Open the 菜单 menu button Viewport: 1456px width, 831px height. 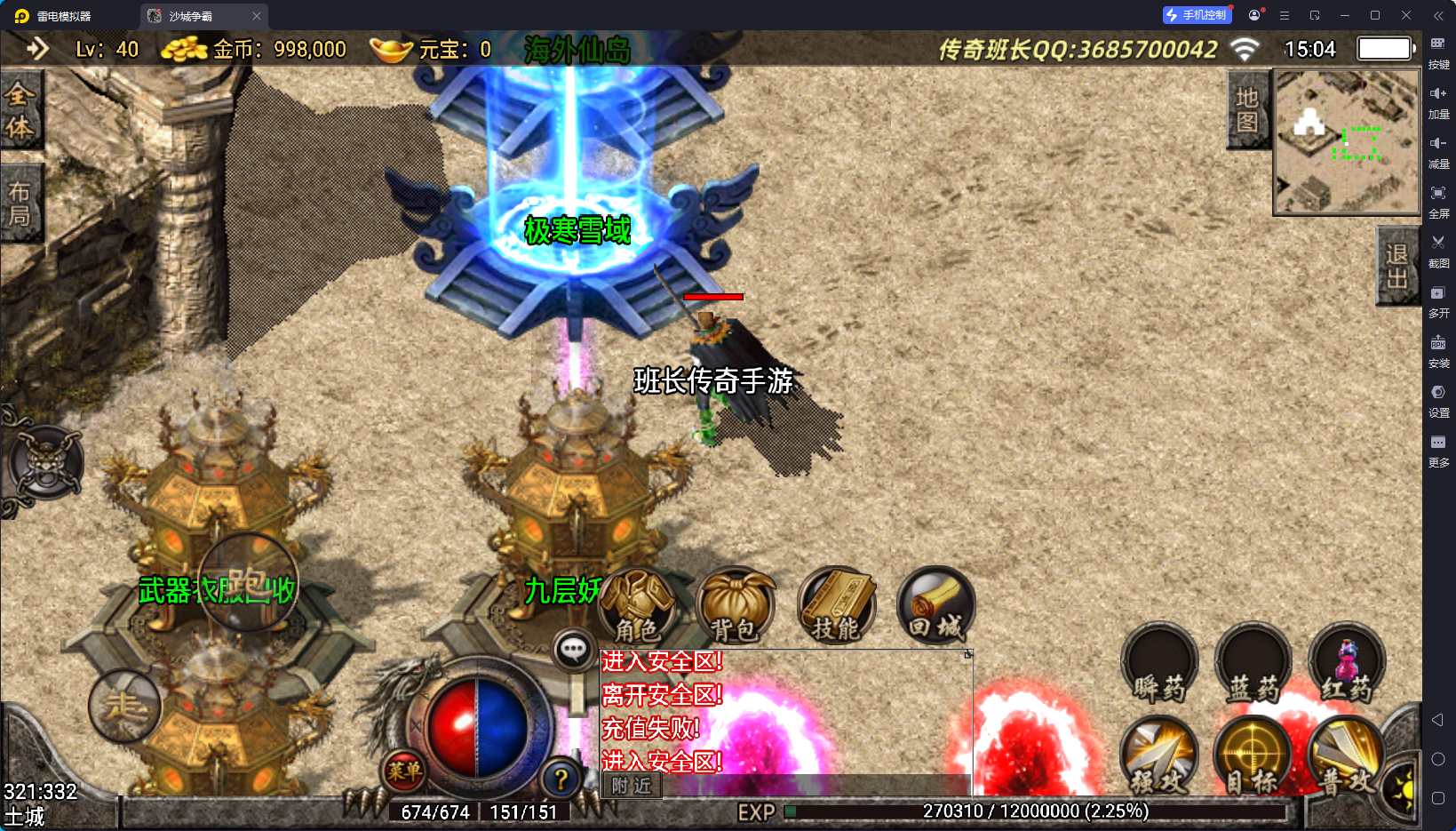tap(404, 771)
